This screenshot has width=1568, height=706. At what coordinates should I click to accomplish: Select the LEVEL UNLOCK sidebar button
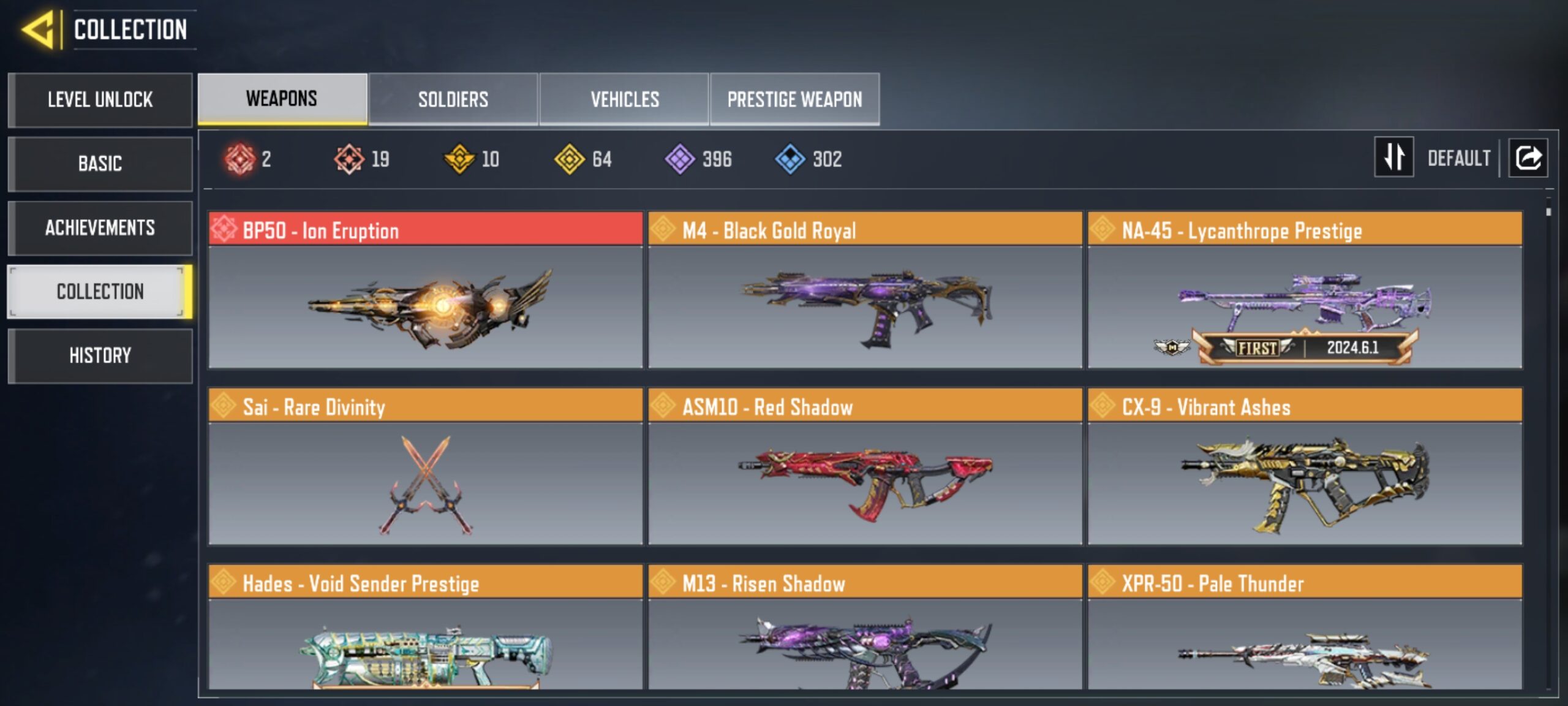(100, 100)
